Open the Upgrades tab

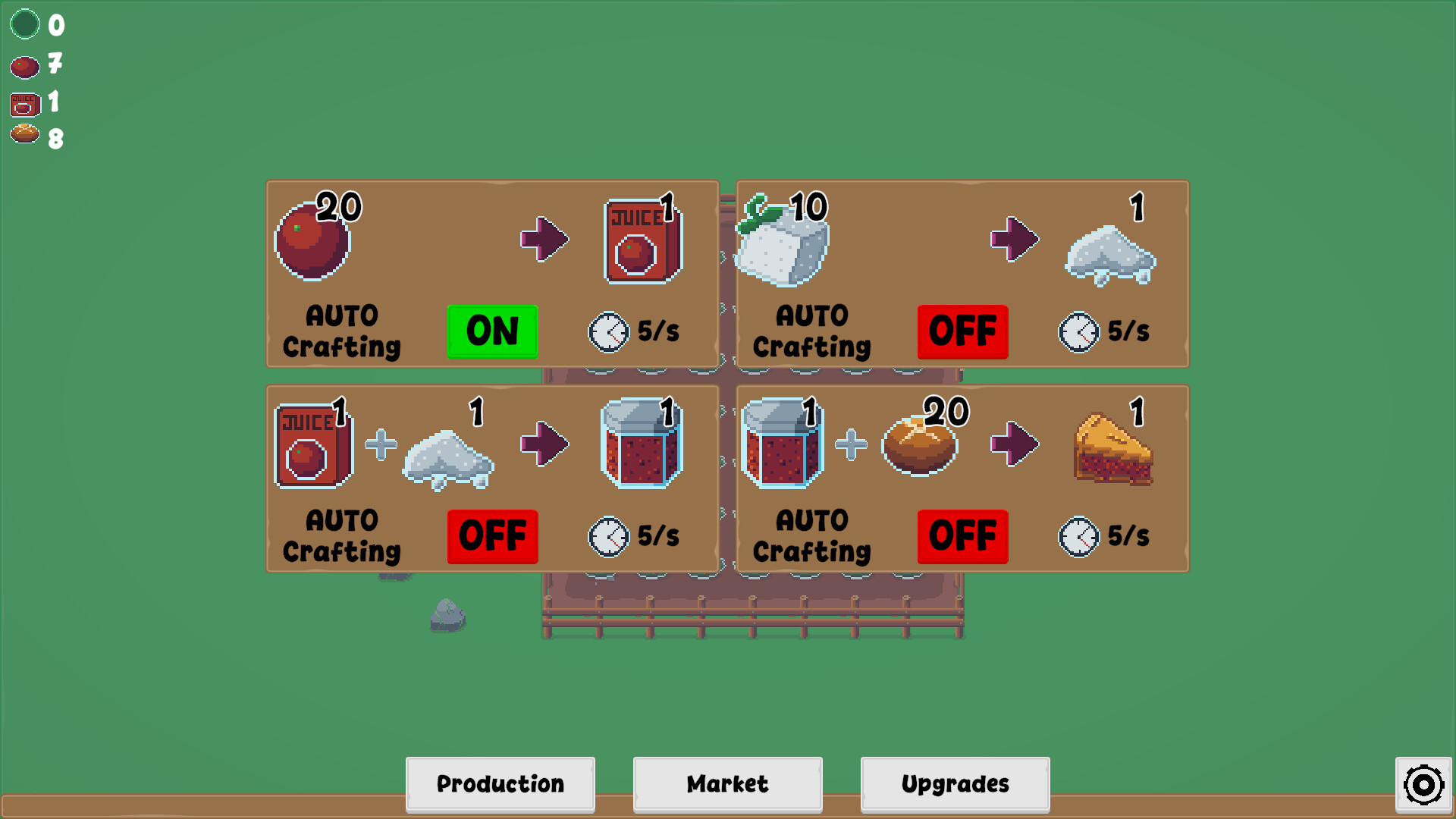pos(955,784)
